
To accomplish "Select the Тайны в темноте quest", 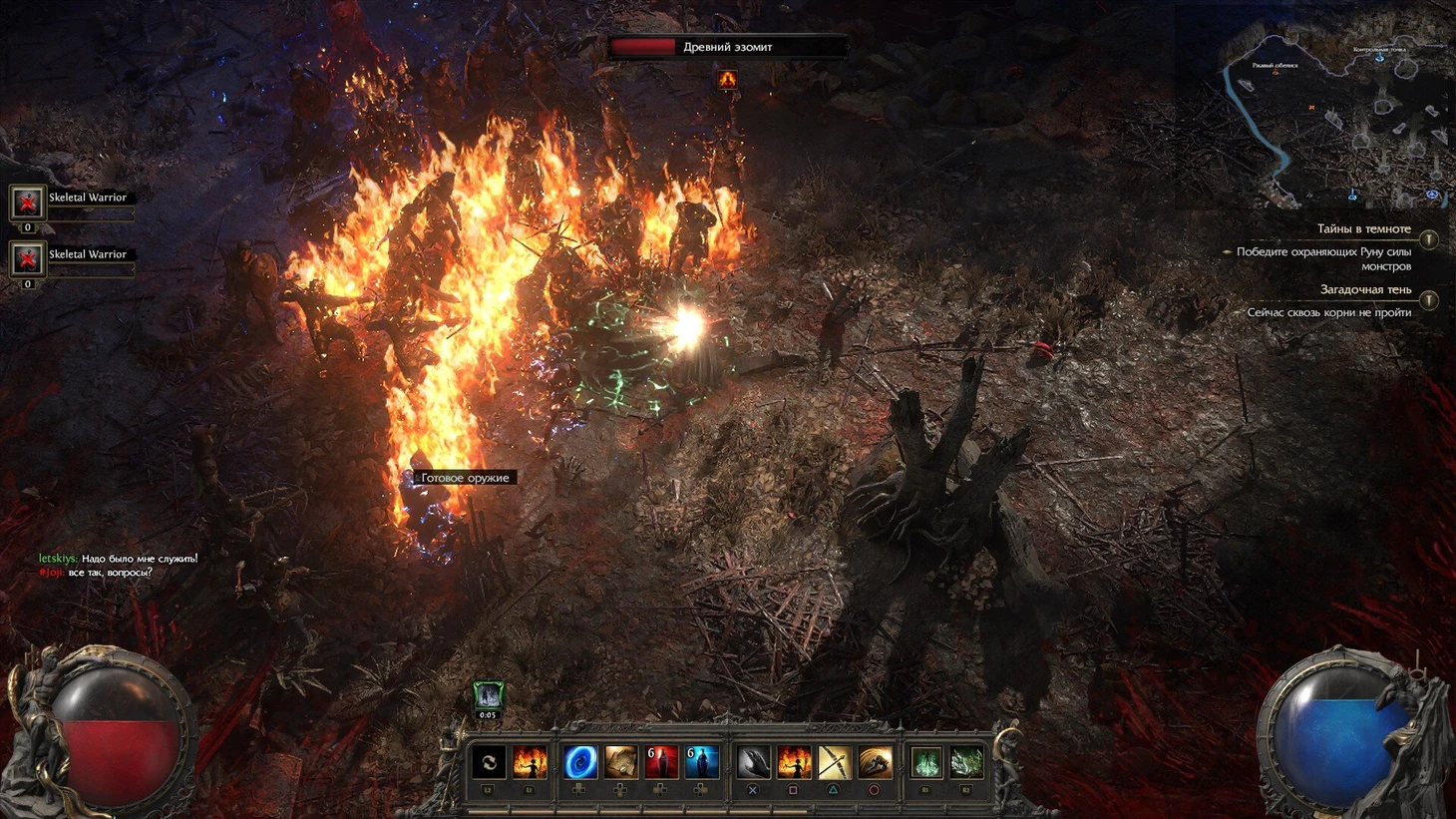I will pos(1363,229).
